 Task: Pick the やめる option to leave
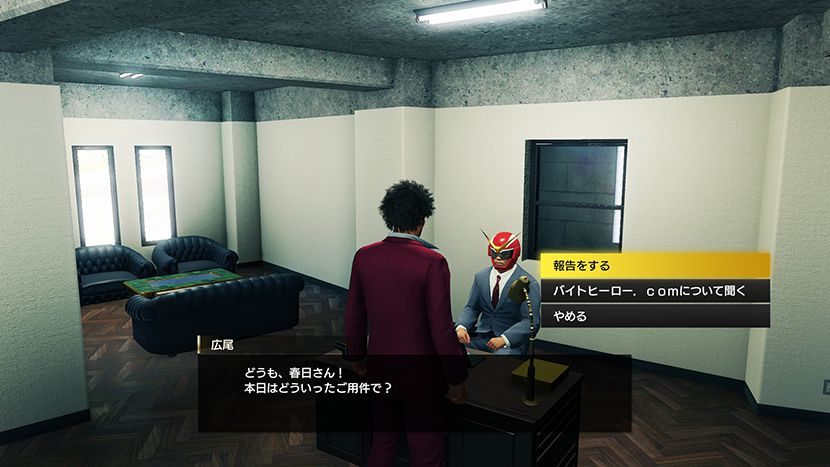[x=654, y=316]
